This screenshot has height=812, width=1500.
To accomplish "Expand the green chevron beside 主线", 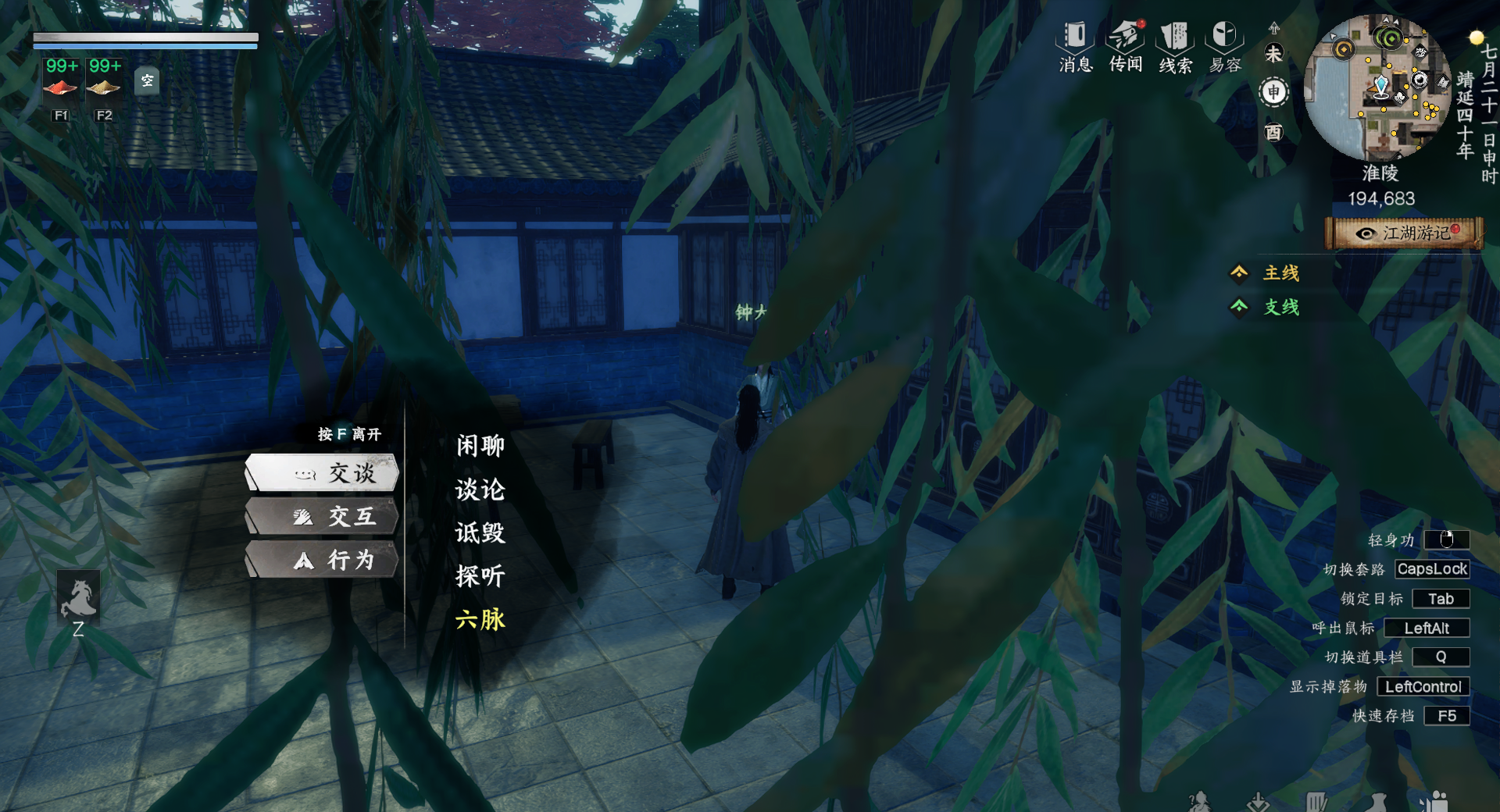I will [1241, 273].
